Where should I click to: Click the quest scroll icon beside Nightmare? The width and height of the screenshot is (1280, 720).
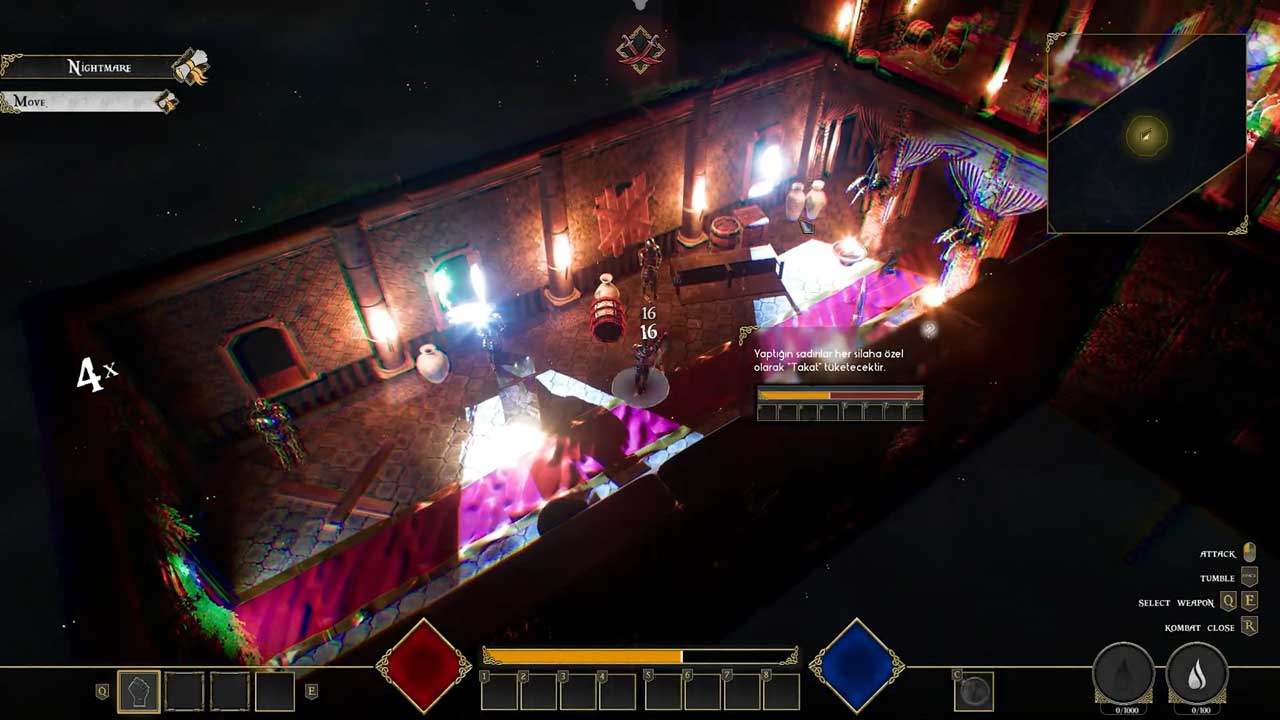[190, 67]
